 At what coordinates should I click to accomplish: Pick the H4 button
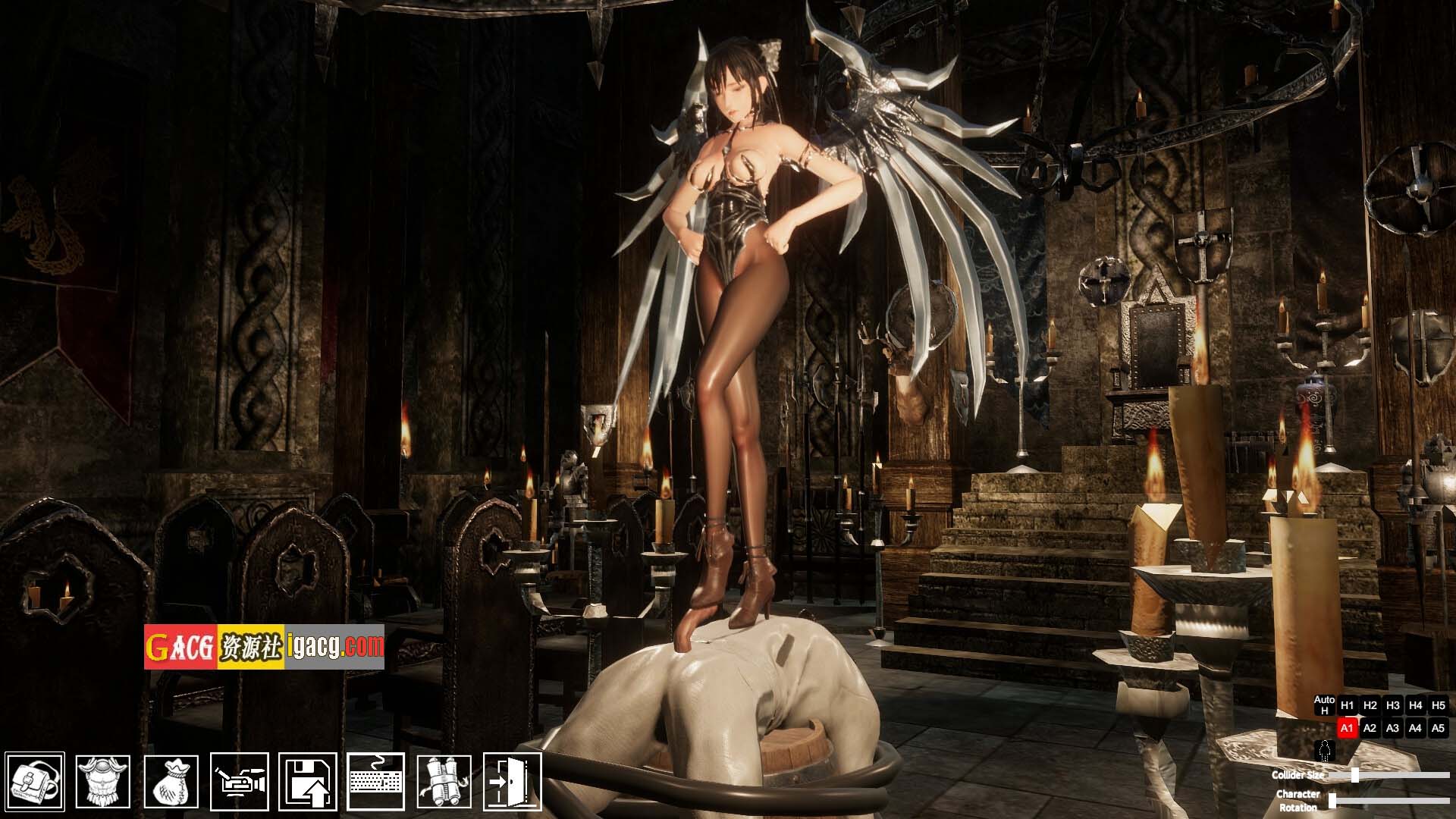point(1415,705)
